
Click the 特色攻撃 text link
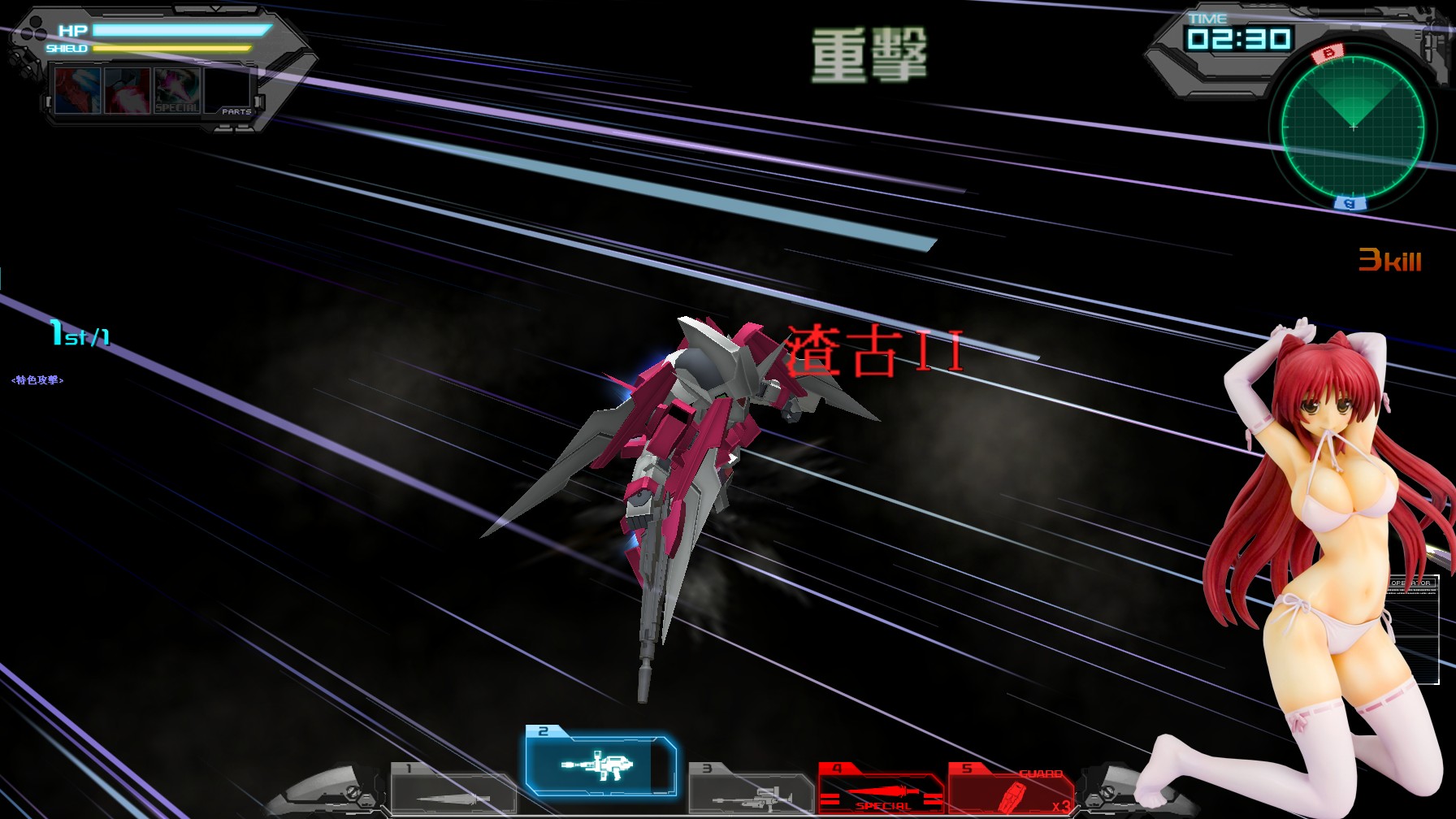coord(37,379)
